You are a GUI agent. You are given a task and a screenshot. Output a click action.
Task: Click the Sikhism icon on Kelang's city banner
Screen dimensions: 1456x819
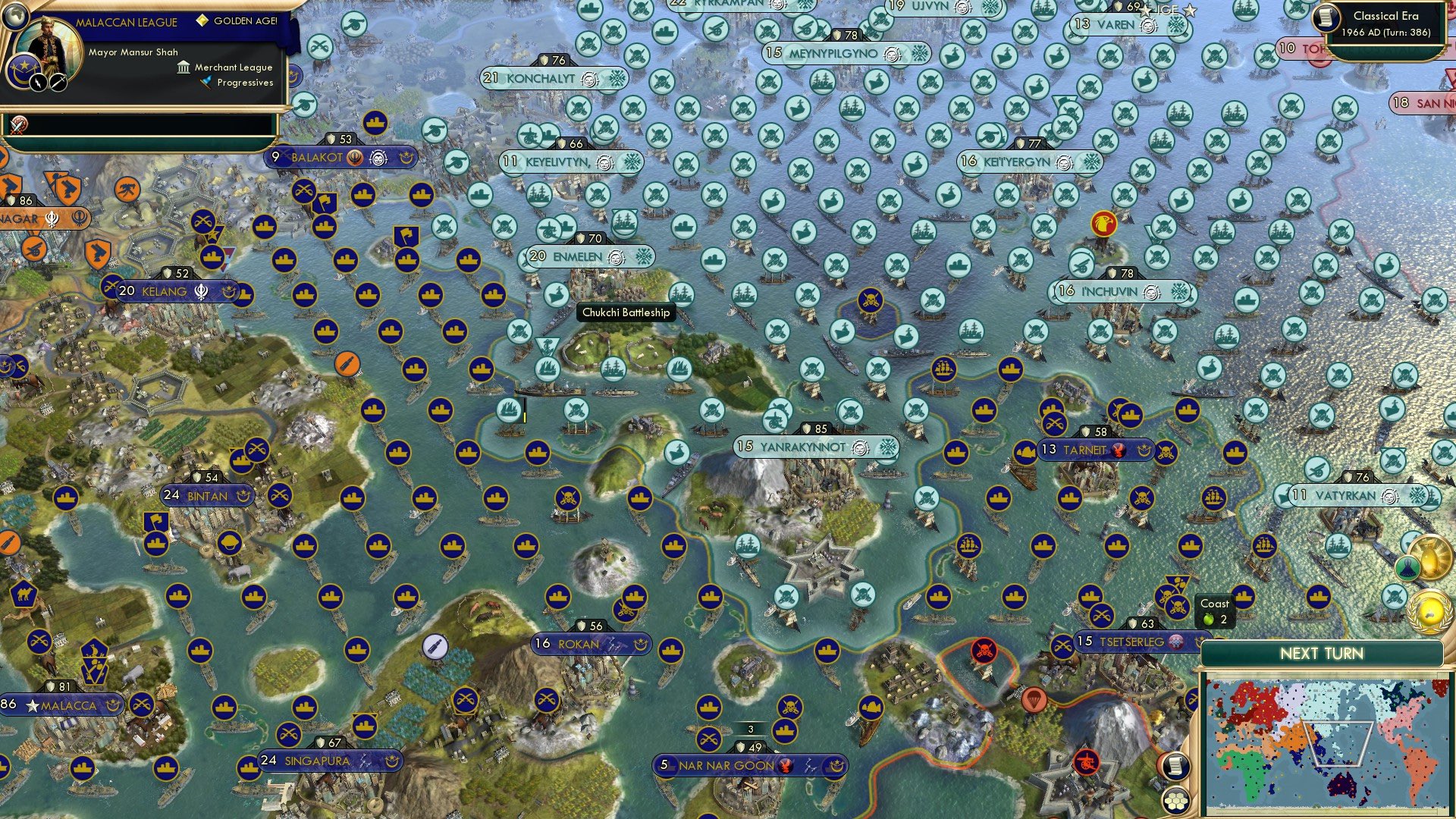pyautogui.click(x=201, y=293)
